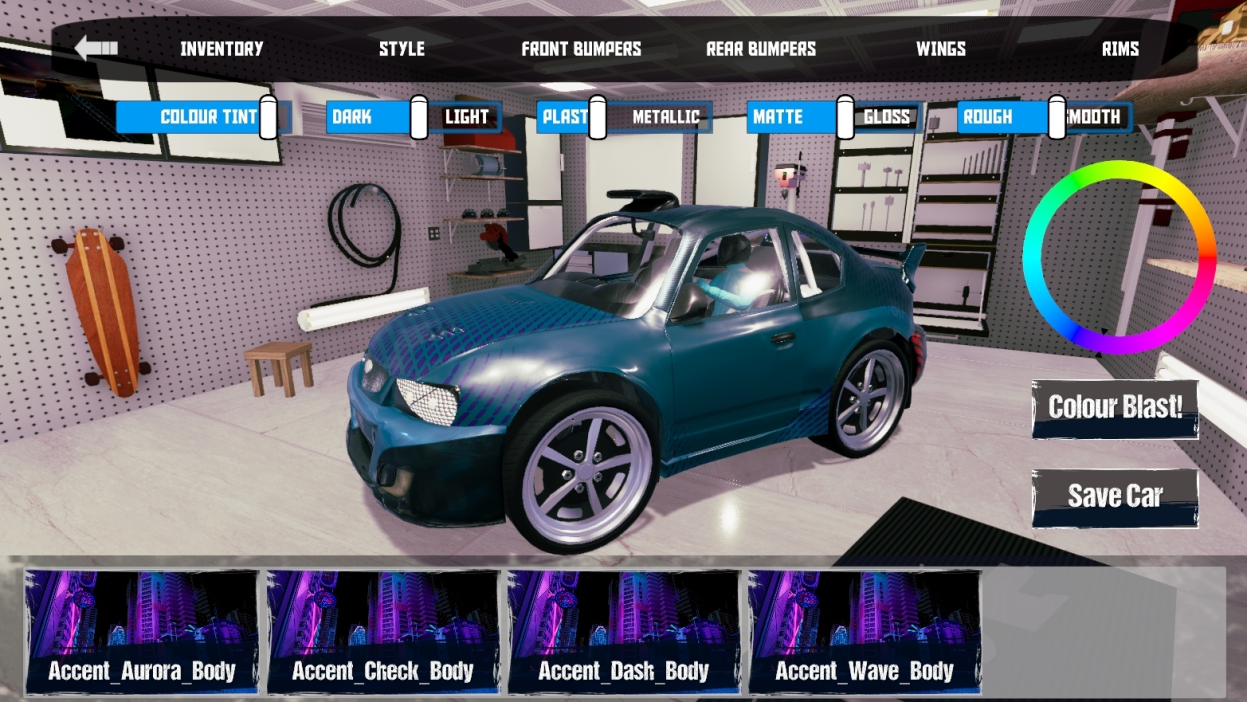Activate the Colour Blast! button
This screenshot has height=702, width=1247.
point(1115,408)
